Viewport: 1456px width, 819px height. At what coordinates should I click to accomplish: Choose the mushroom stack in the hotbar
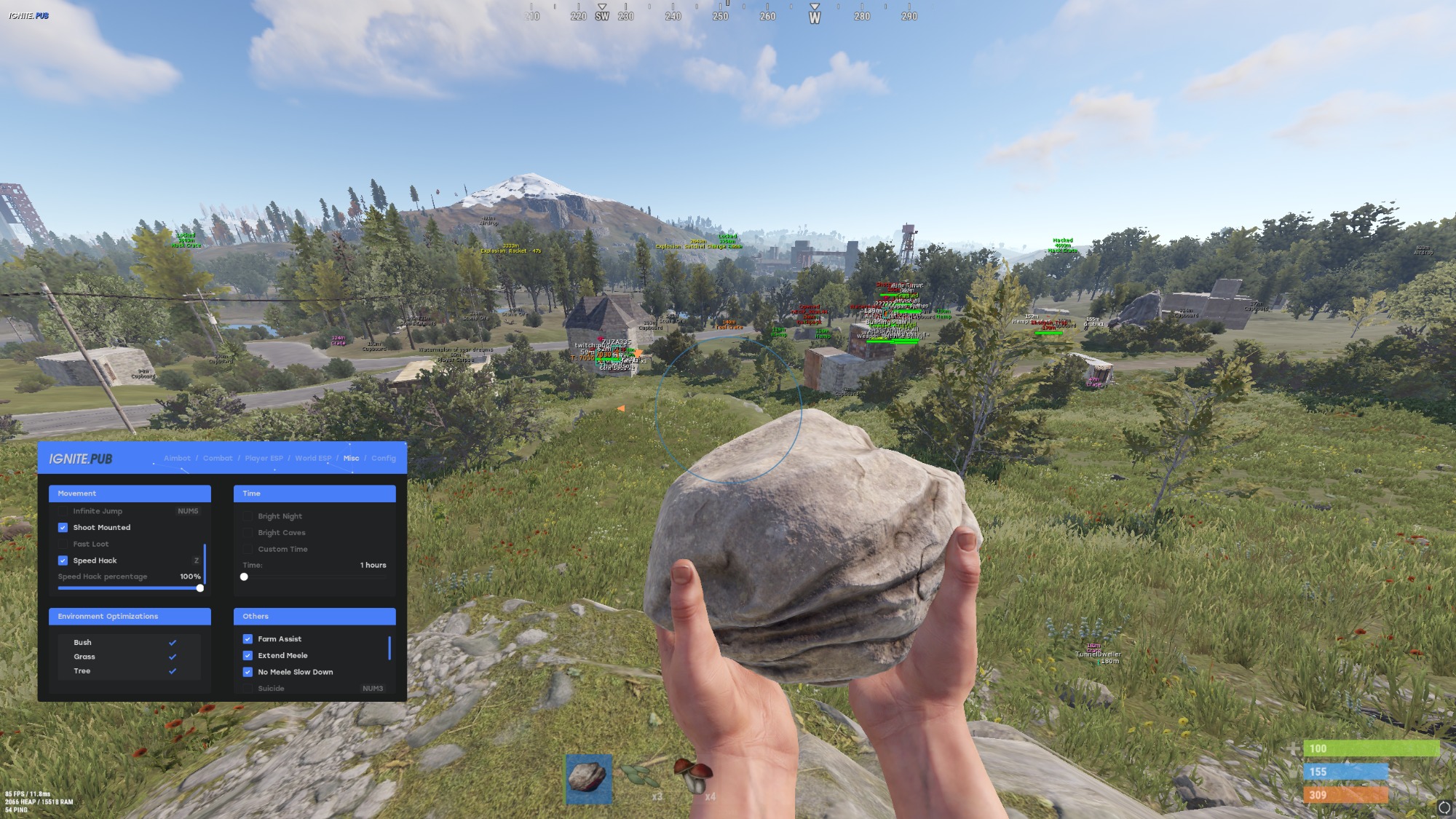coord(692,777)
